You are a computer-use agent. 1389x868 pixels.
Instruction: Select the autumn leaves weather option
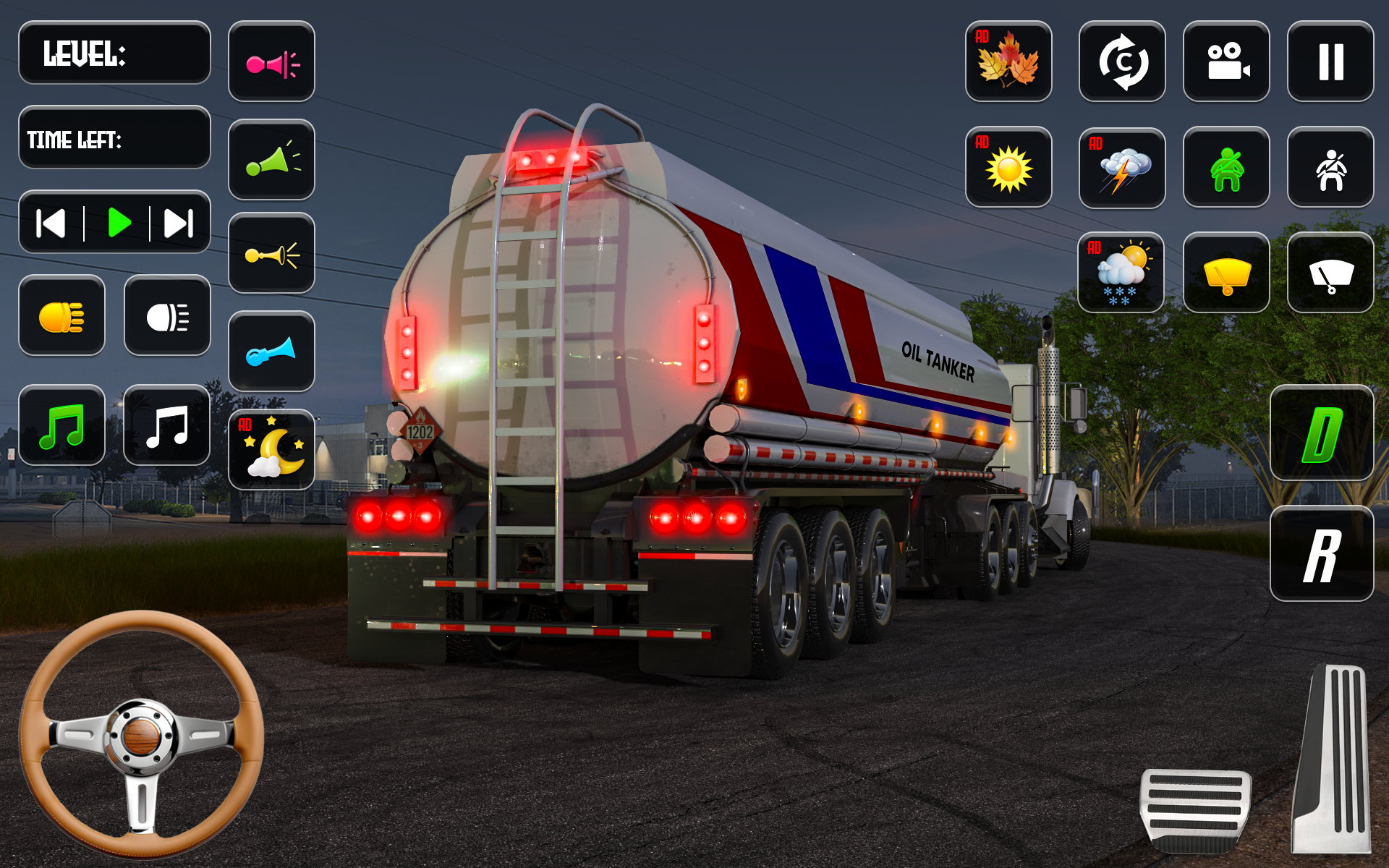coord(1008,61)
